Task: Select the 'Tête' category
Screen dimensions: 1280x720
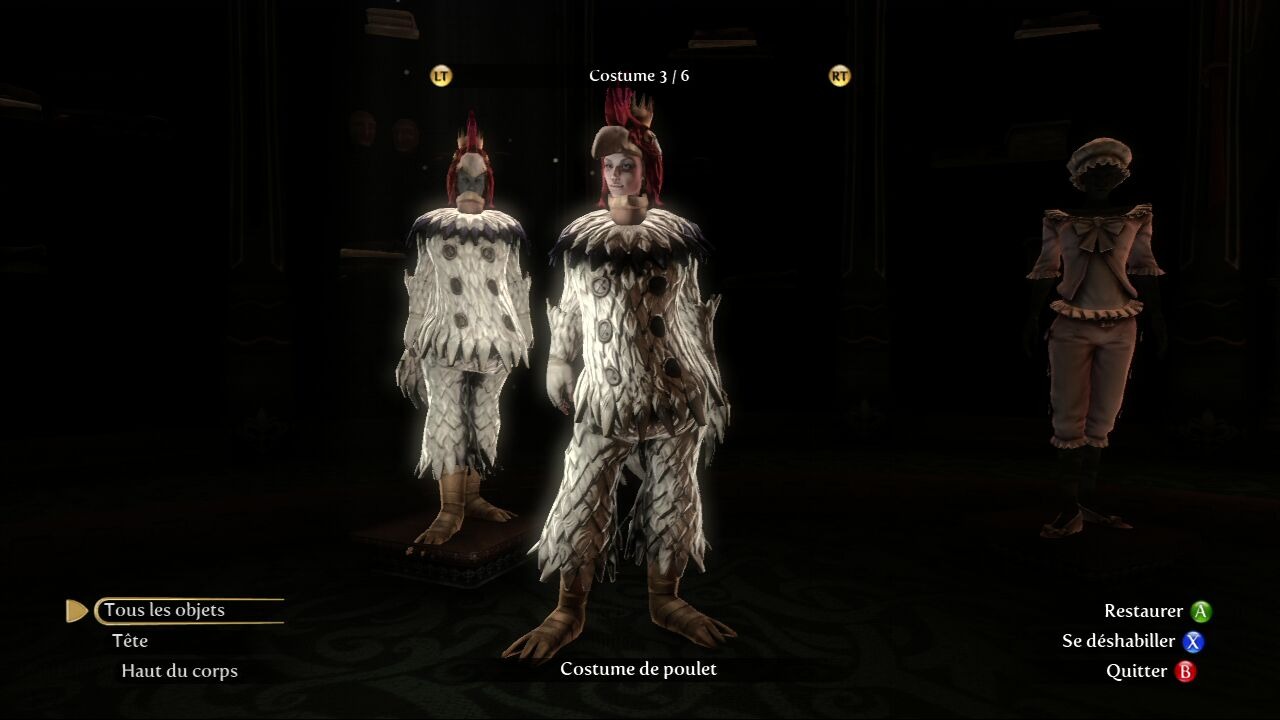Action: point(131,641)
